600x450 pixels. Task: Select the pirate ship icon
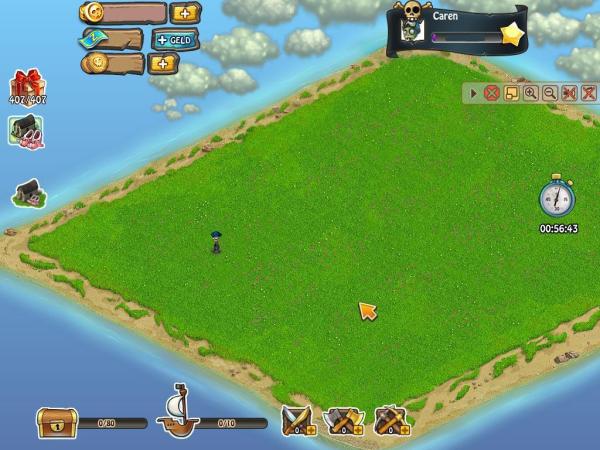180,410
